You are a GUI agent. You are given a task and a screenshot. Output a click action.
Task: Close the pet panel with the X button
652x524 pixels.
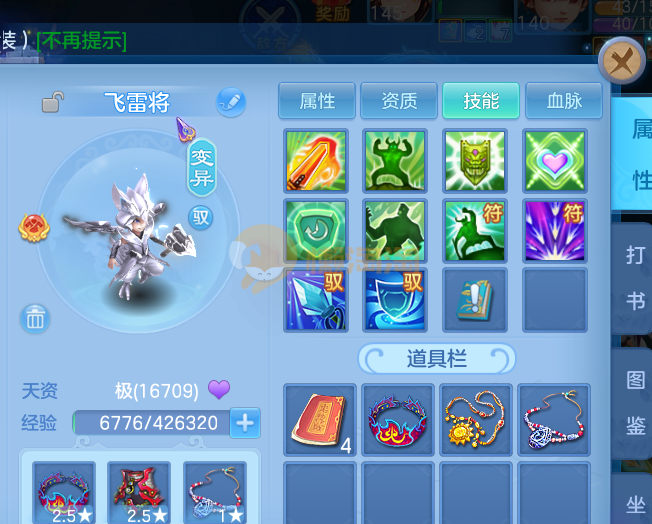pos(621,63)
